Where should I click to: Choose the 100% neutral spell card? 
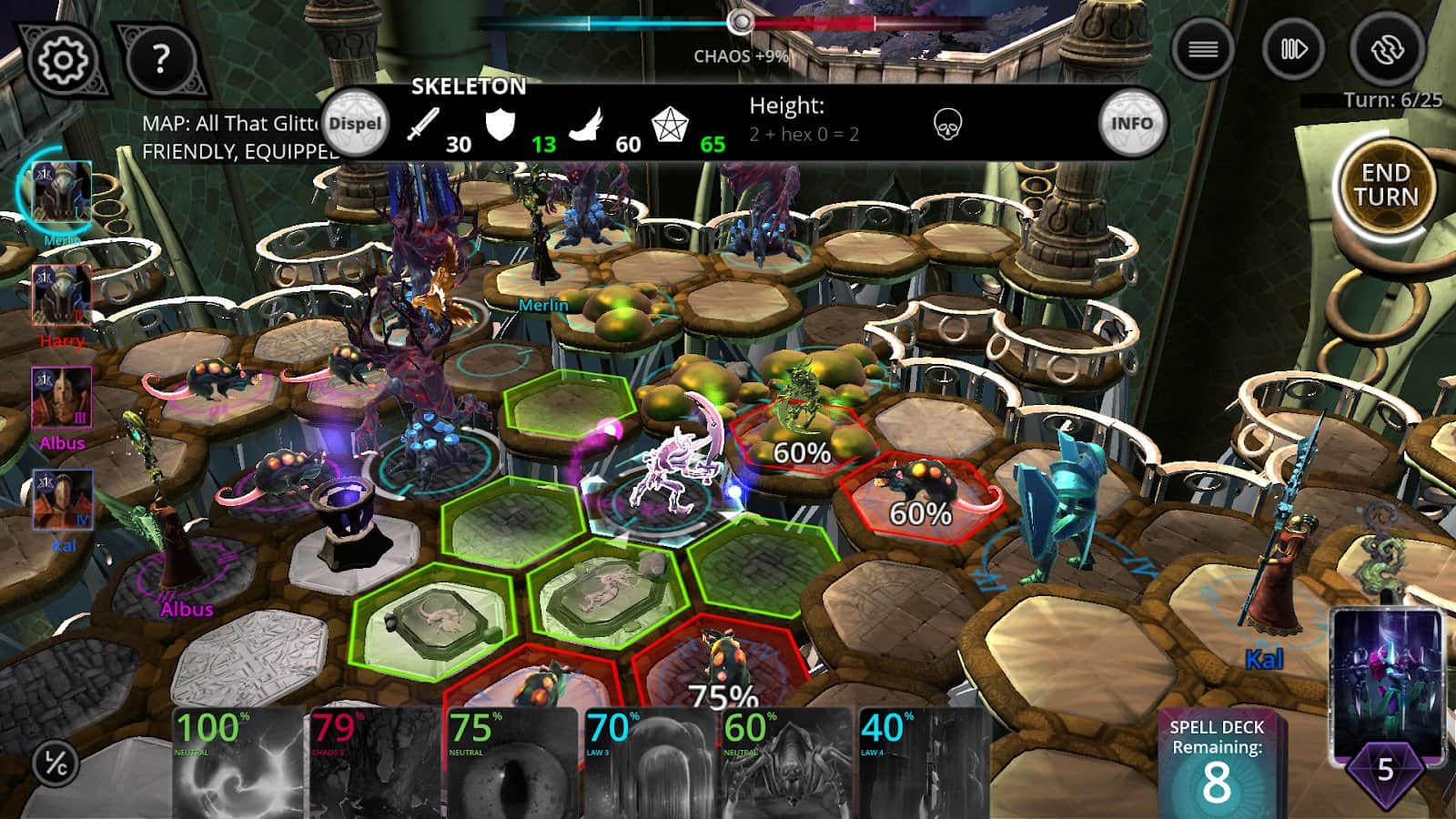tap(238, 763)
